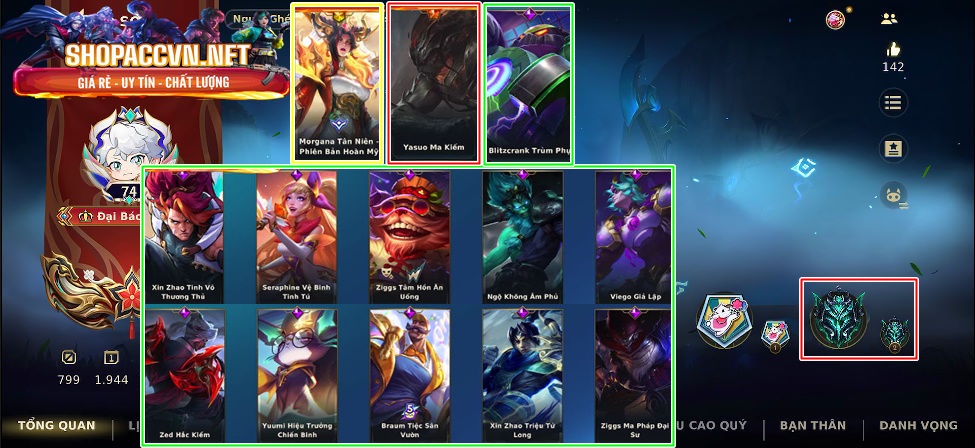Switch to the TỔNG QUAN tab
Image resolution: width=975 pixels, height=448 pixels.
coord(56,426)
